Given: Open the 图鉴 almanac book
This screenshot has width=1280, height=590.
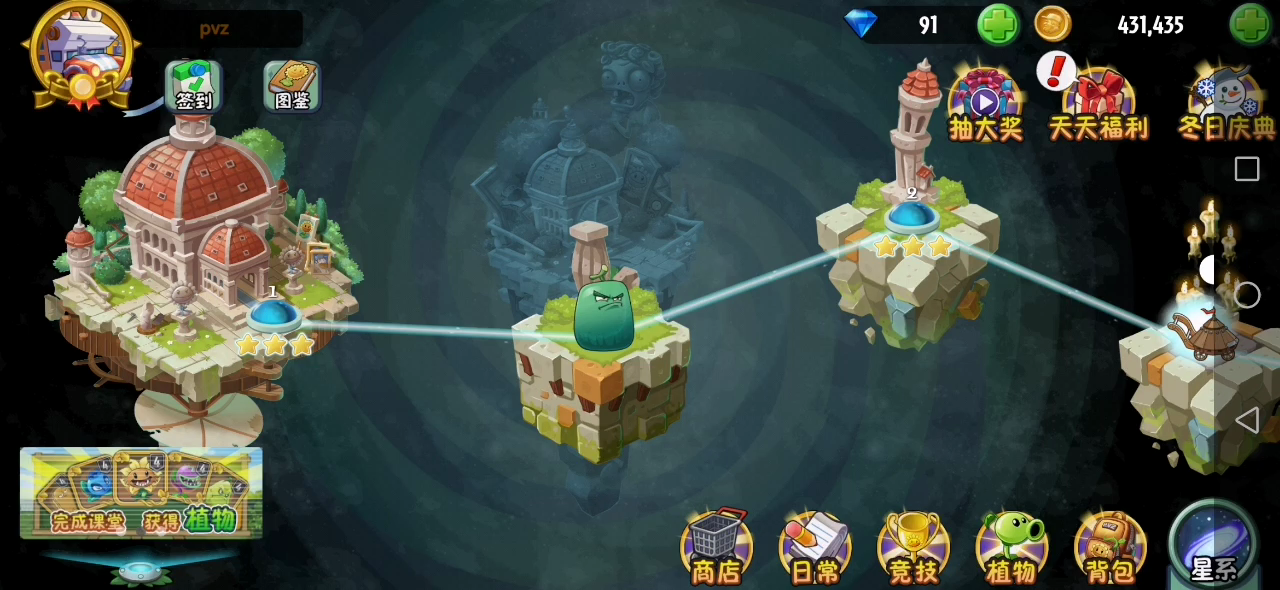Looking at the screenshot, I should 292,86.
